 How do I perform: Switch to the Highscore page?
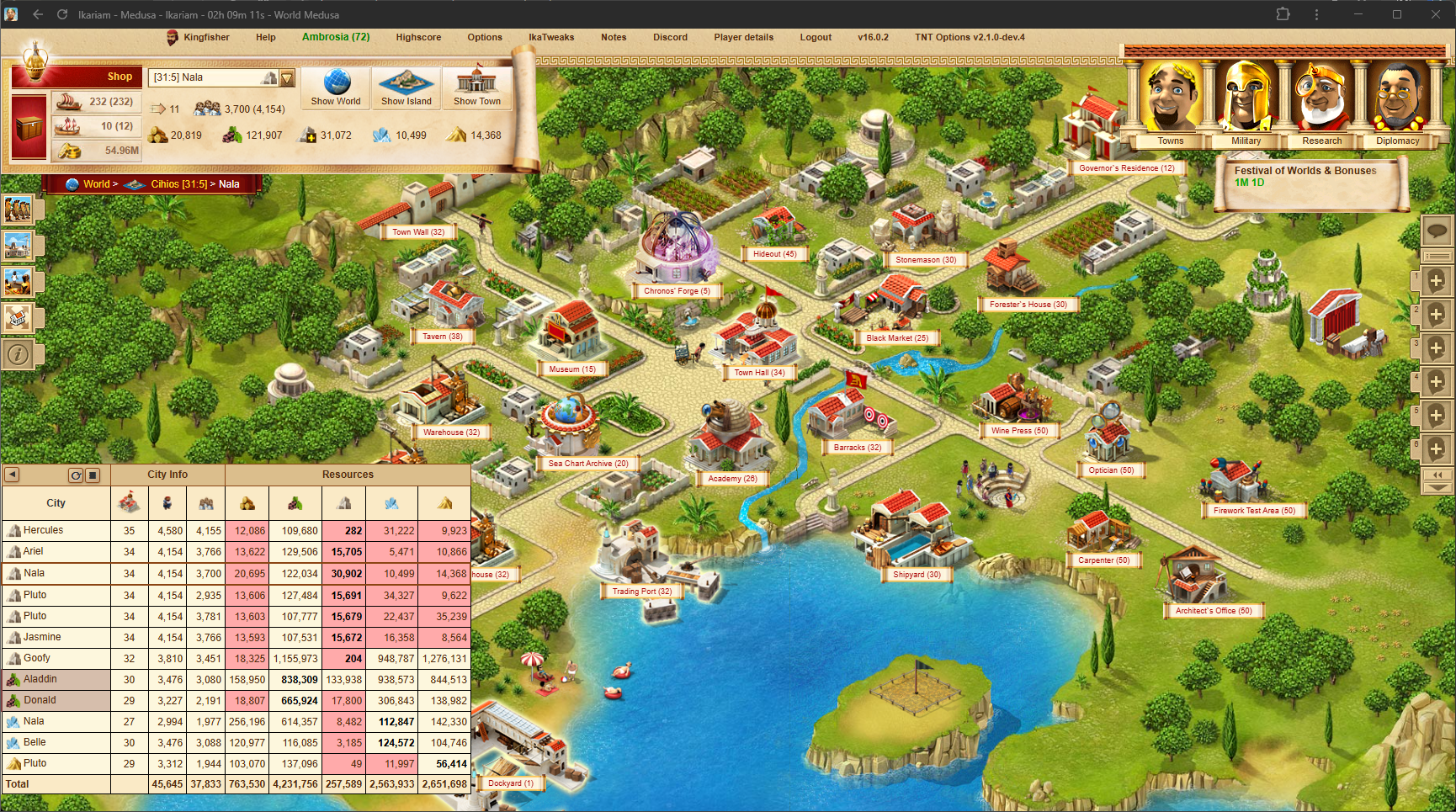[x=418, y=37]
